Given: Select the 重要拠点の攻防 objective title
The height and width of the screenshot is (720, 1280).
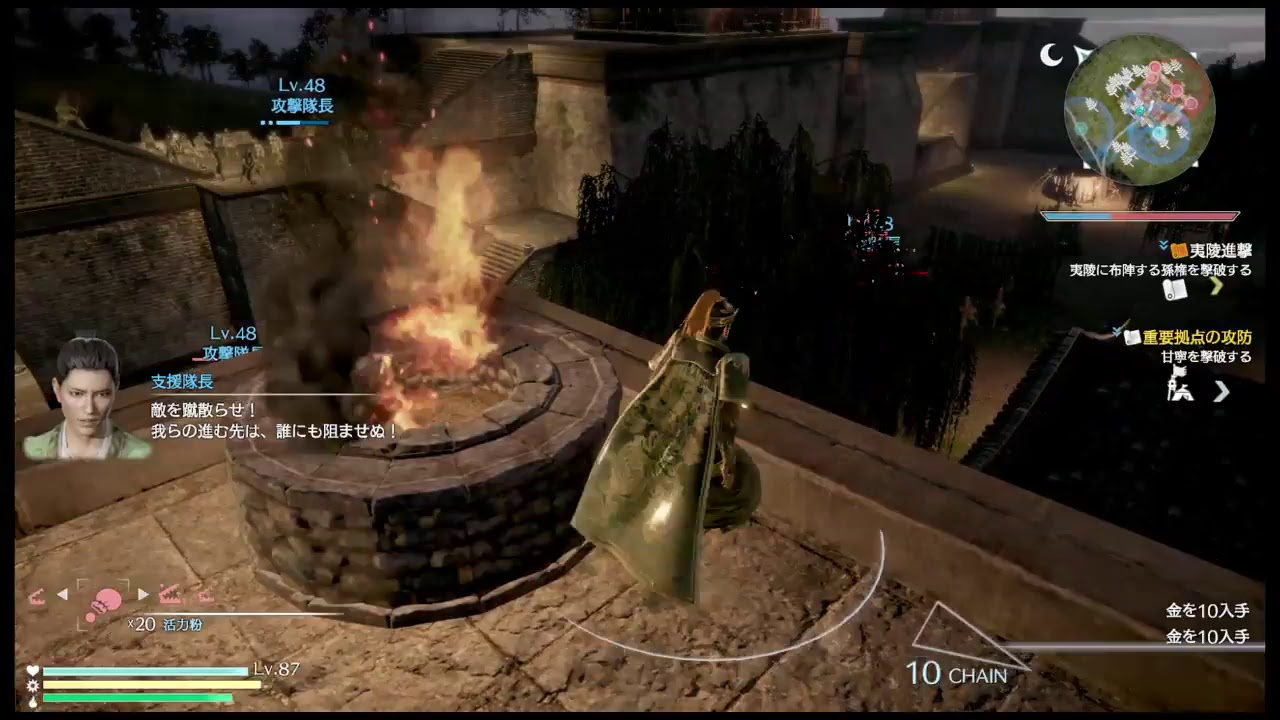Looking at the screenshot, I should click(1197, 336).
